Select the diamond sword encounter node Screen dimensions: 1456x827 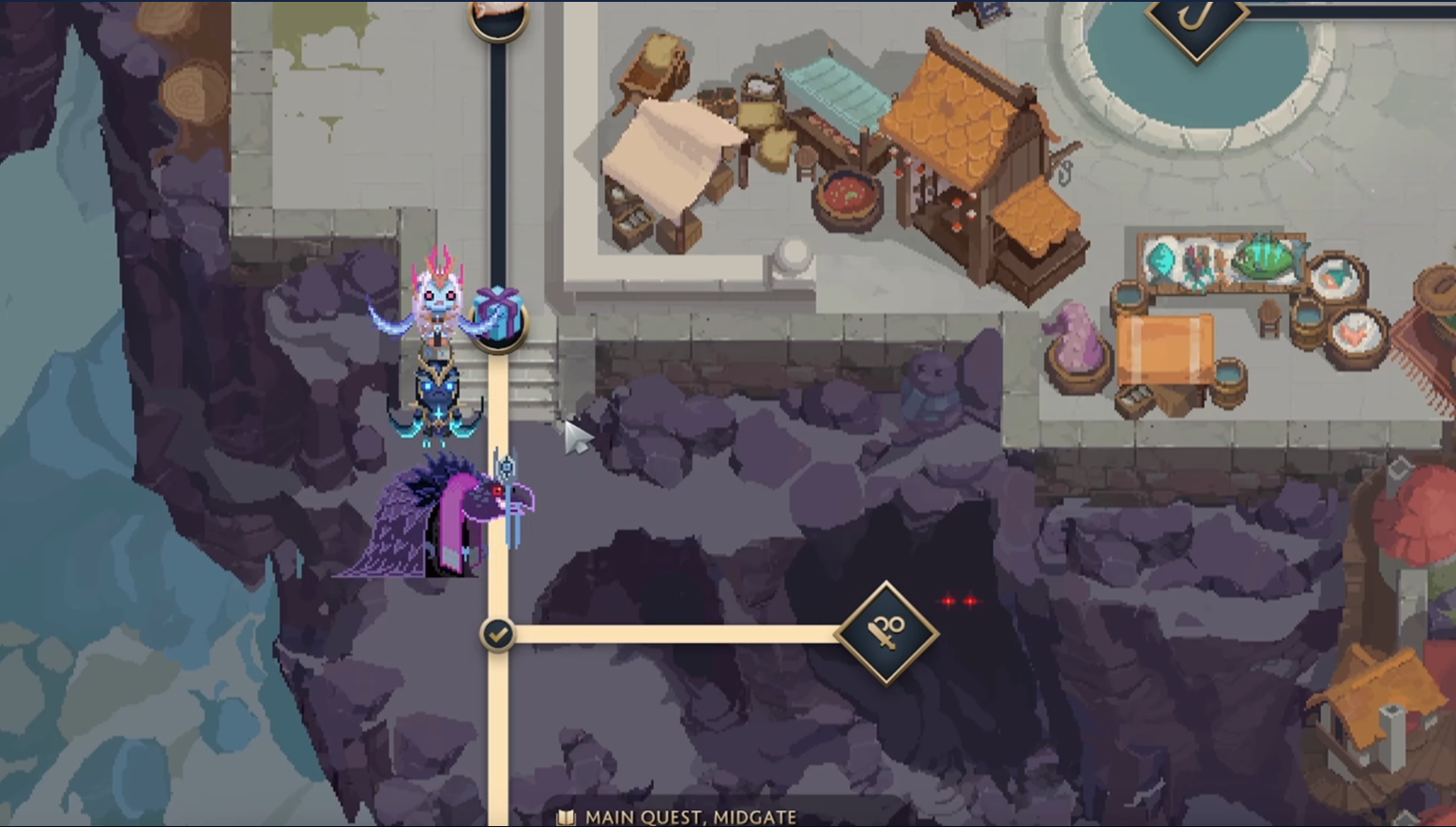pos(887,634)
